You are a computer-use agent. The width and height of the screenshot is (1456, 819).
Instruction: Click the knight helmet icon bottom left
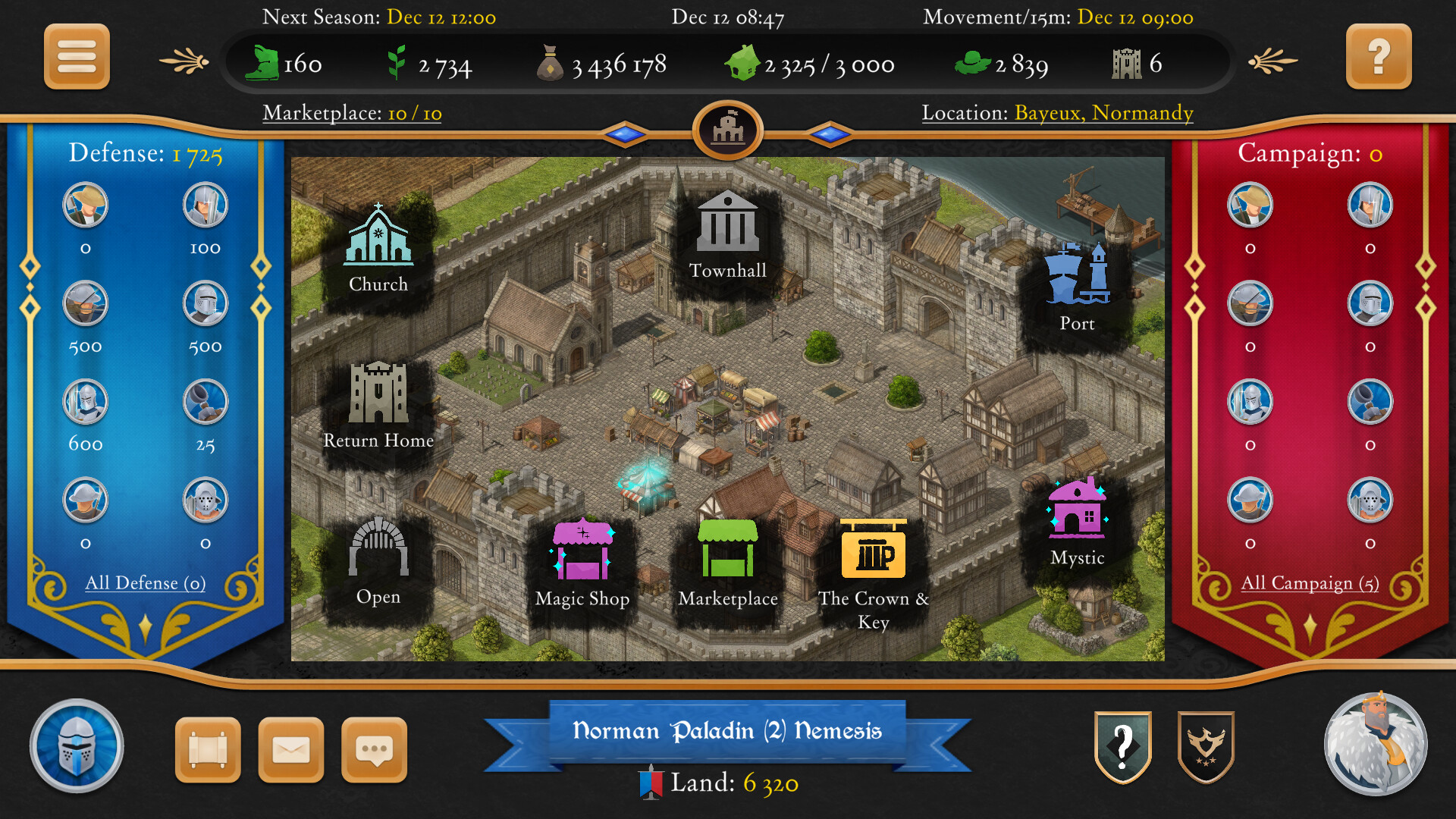[x=77, y=746]
